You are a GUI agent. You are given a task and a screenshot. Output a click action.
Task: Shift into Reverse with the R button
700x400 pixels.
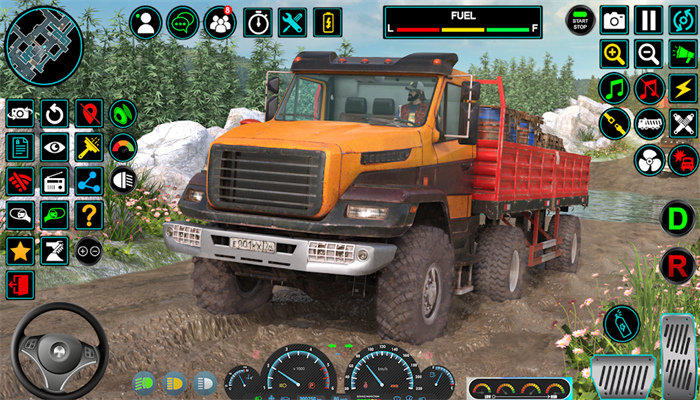[x=678, y=265]
